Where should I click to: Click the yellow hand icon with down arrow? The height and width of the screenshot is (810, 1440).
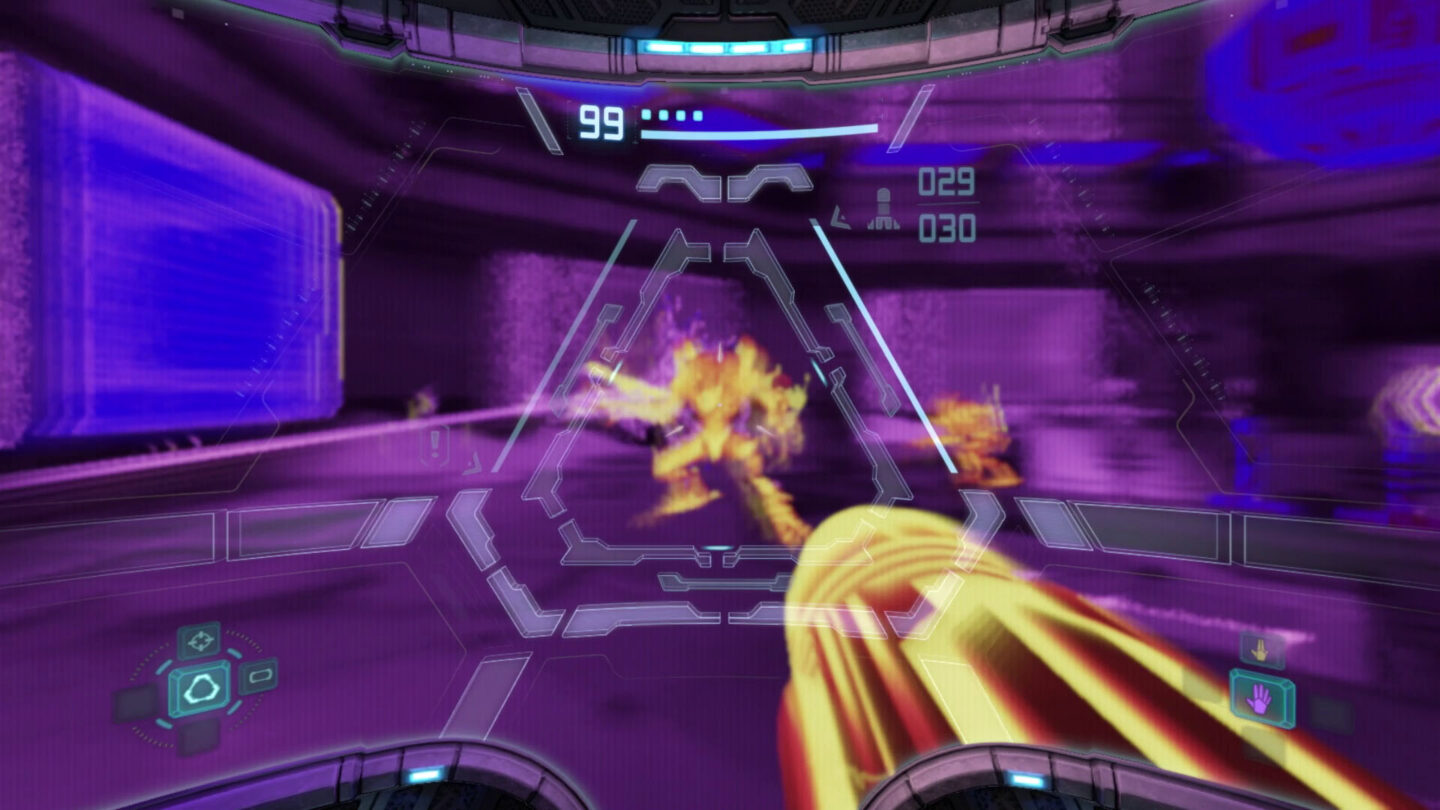coord(1262,648)
